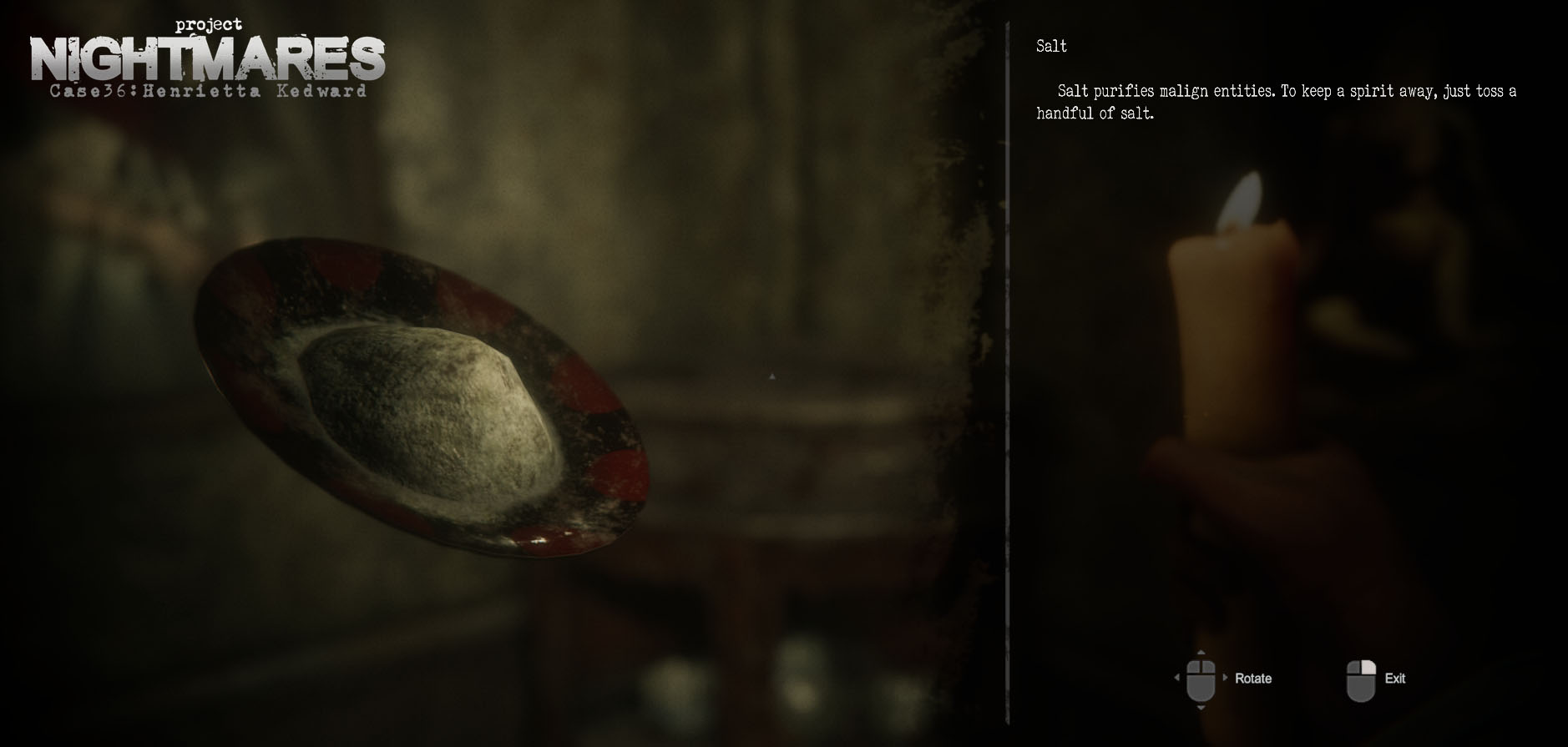Click the Exit label text
This screenshot has width=1568, height=747.
coord(1394,679)
